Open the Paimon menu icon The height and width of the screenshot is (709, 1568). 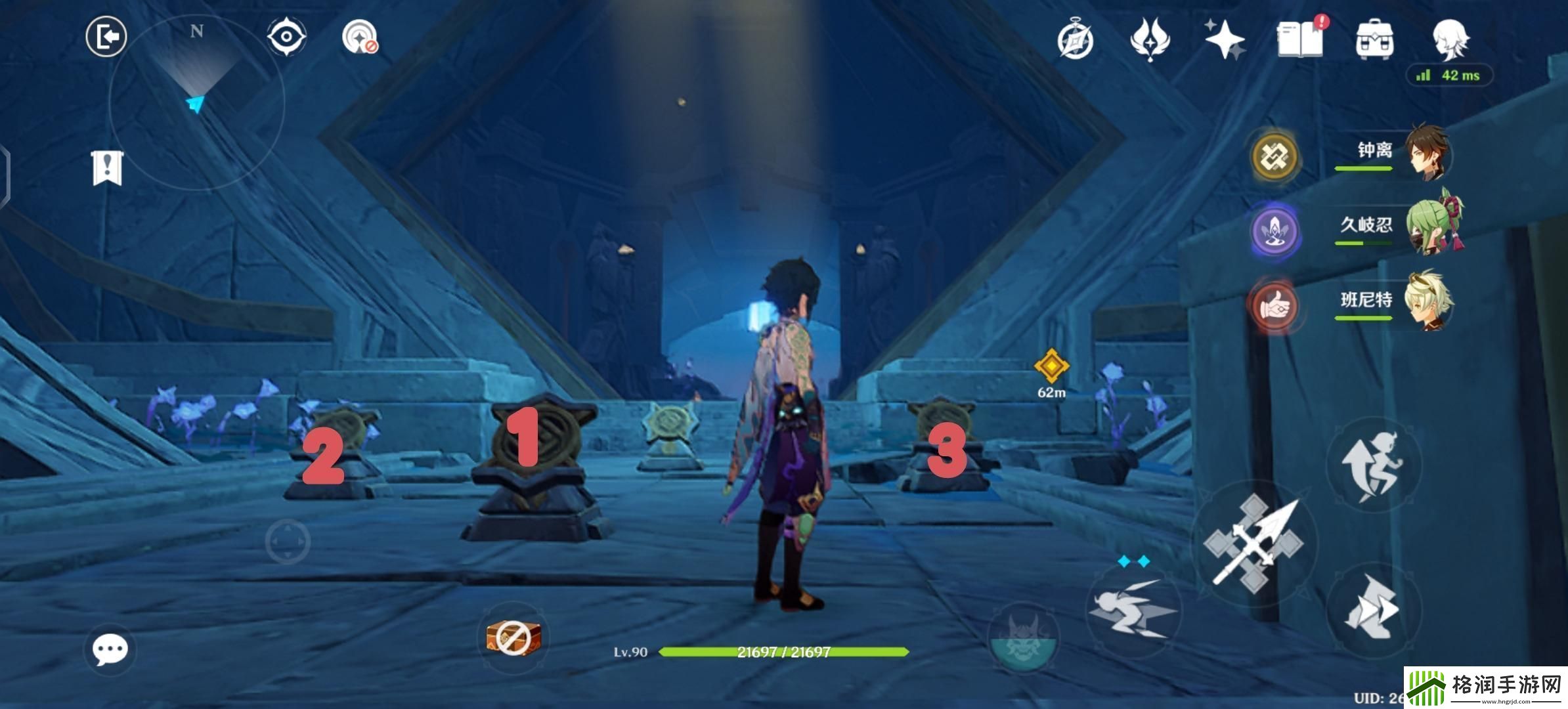(x=1450, y=39)
